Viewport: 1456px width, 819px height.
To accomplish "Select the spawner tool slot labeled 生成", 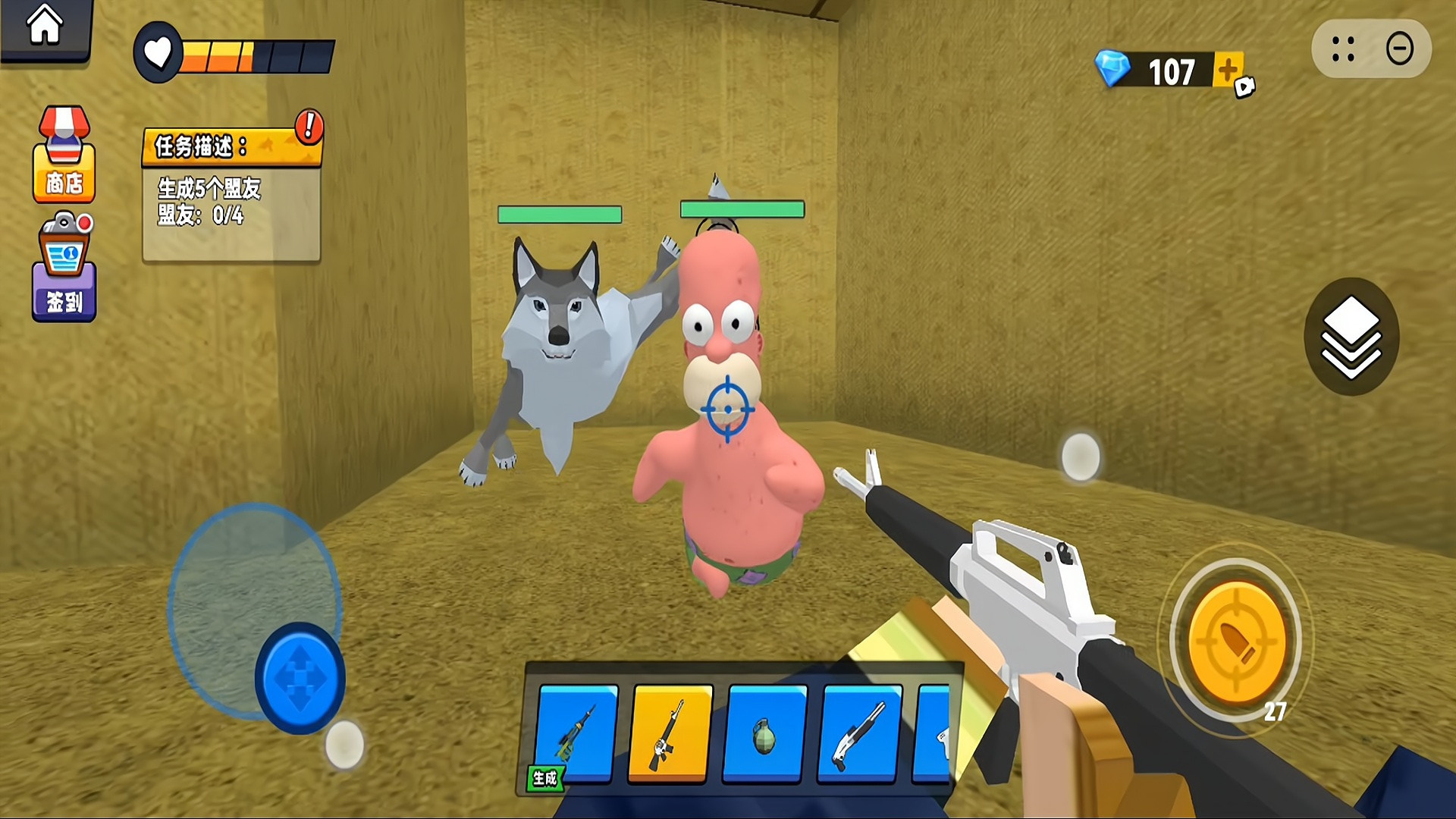I will coord(576,733).
